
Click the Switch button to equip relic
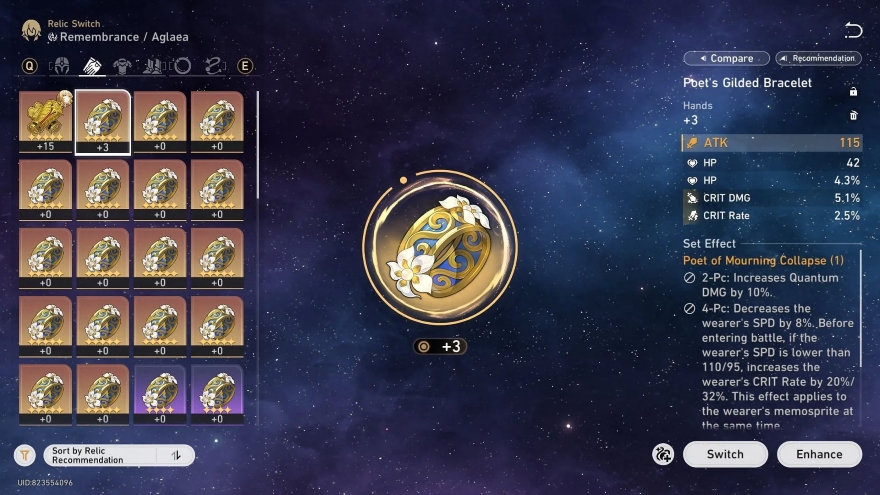click(725, 454)
